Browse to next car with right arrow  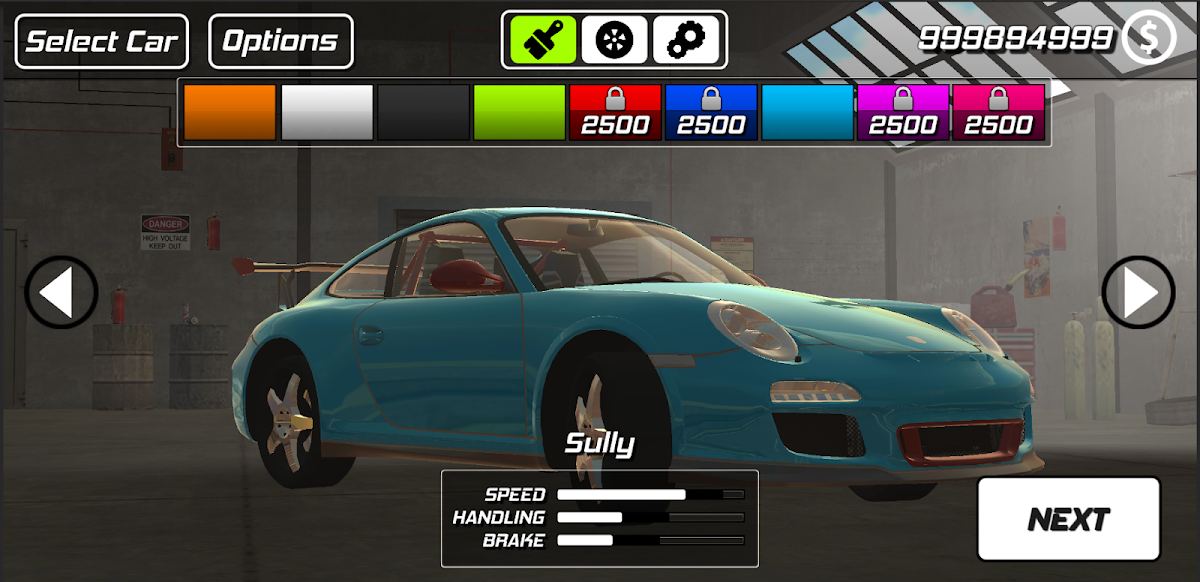click(1138, 293)
